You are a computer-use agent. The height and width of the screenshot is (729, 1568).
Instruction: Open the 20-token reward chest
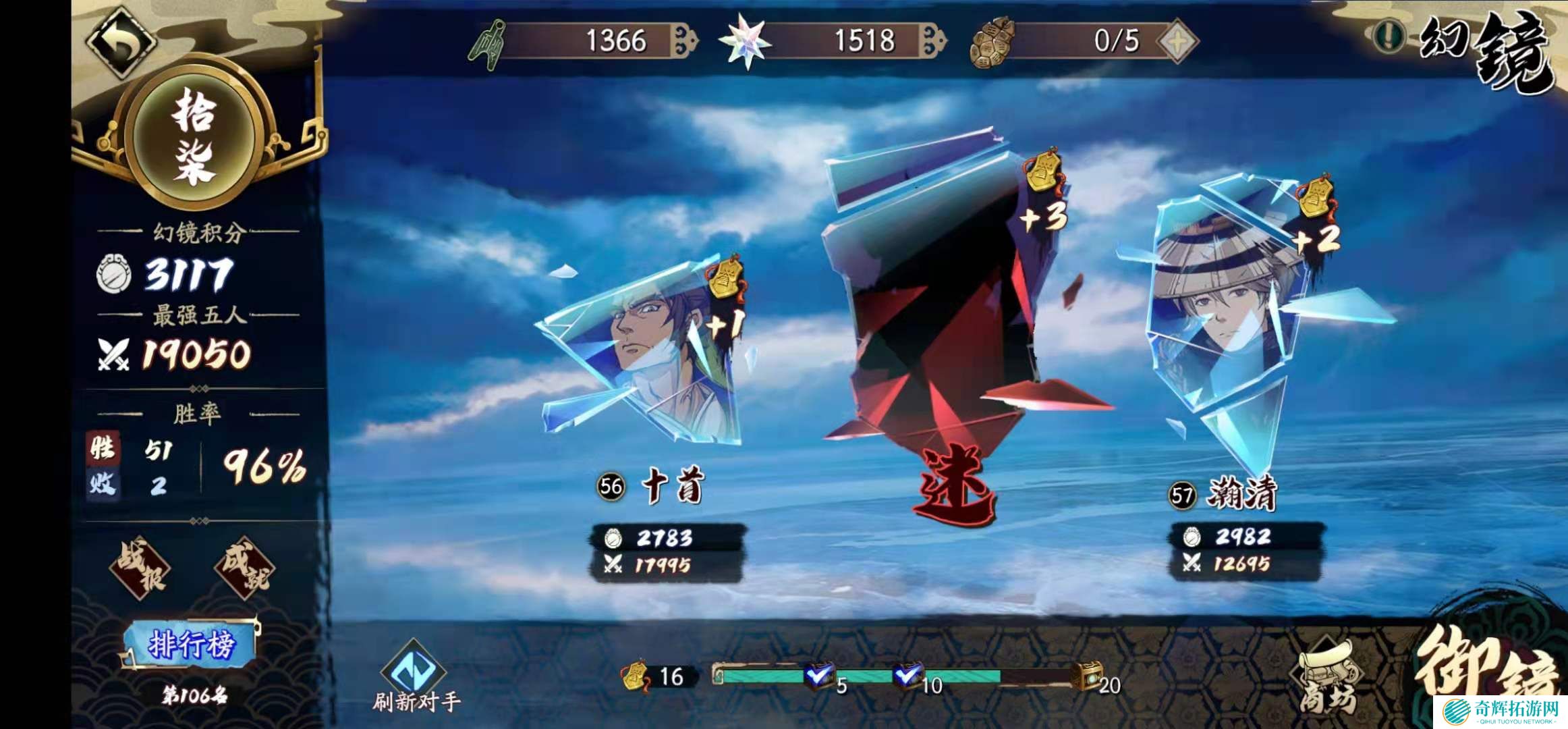1088,676
